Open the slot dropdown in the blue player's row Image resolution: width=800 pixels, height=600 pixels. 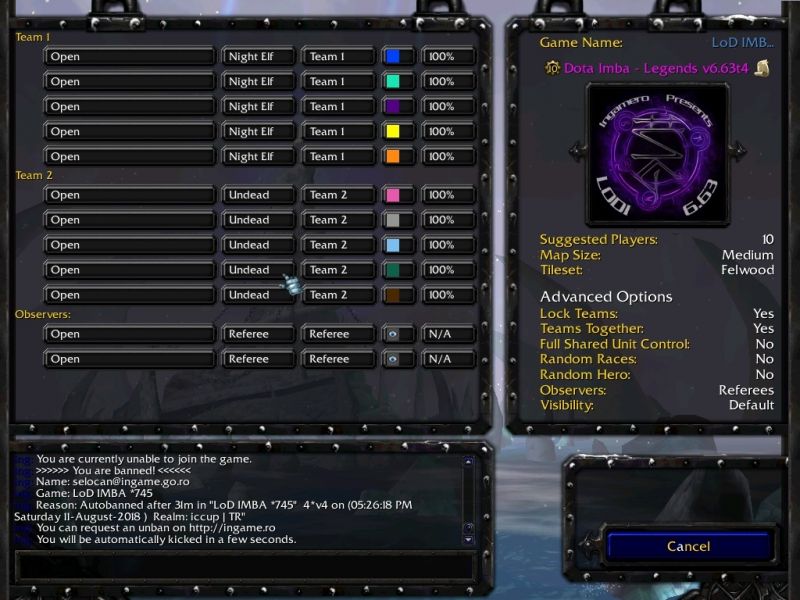130,57
